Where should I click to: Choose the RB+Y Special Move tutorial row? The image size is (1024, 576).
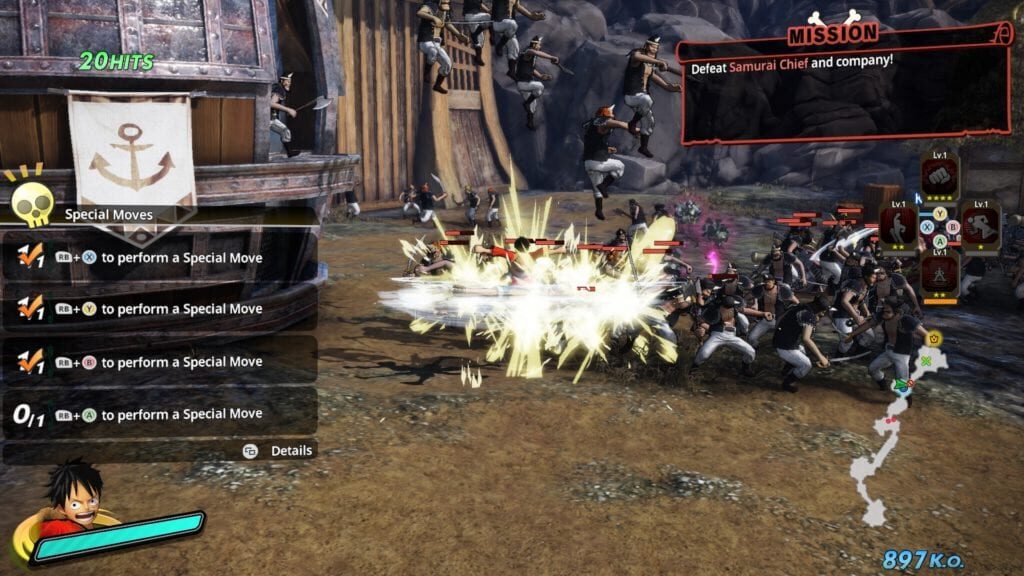coord(160,309)
